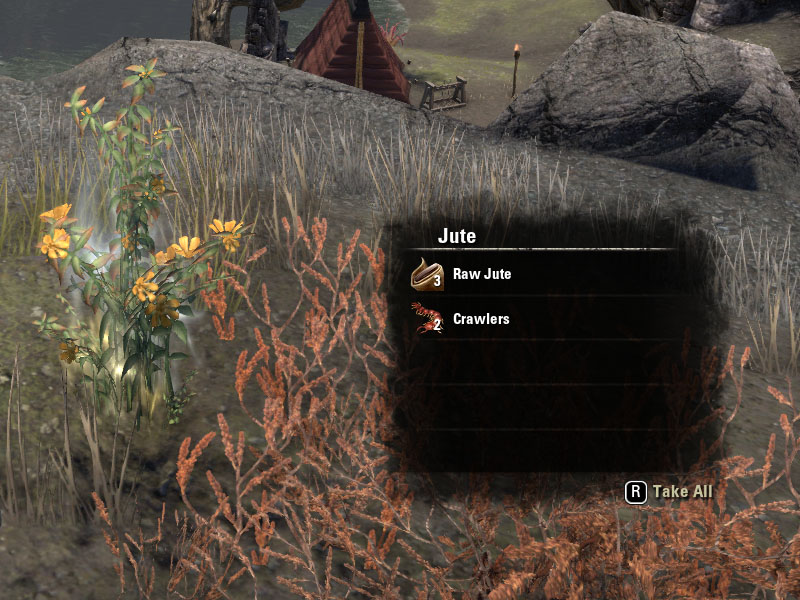
Task: Click the Take All loot option
Action: (x=671, y=492)
